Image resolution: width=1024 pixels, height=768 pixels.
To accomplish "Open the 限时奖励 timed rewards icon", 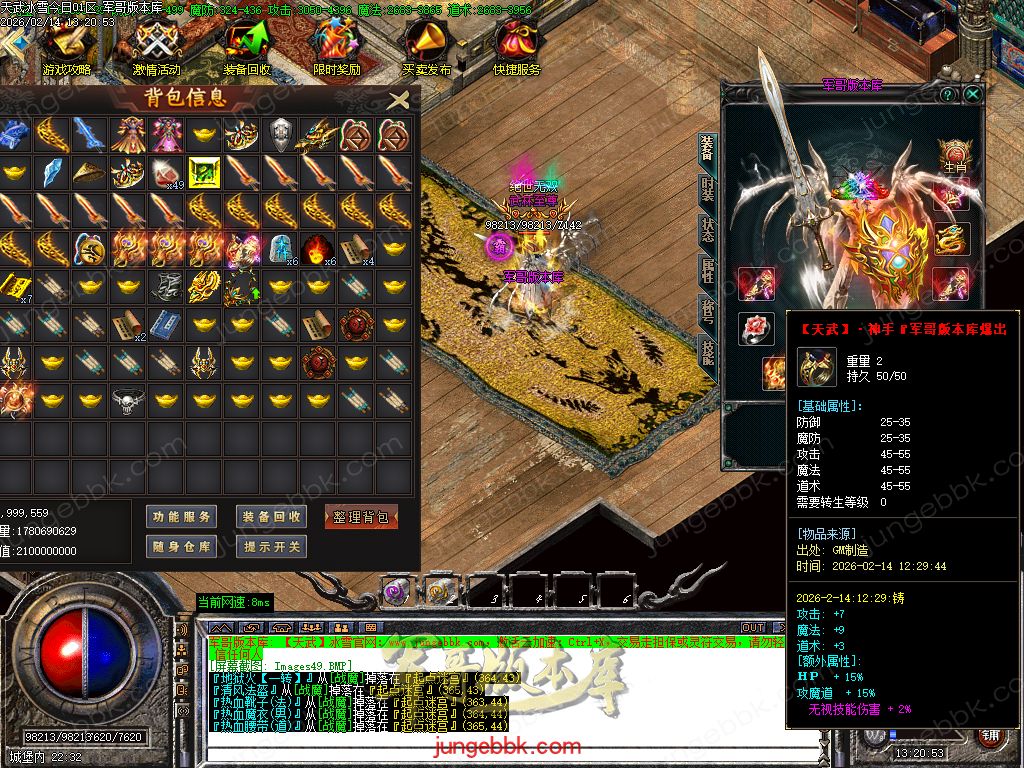I will 336,45.
